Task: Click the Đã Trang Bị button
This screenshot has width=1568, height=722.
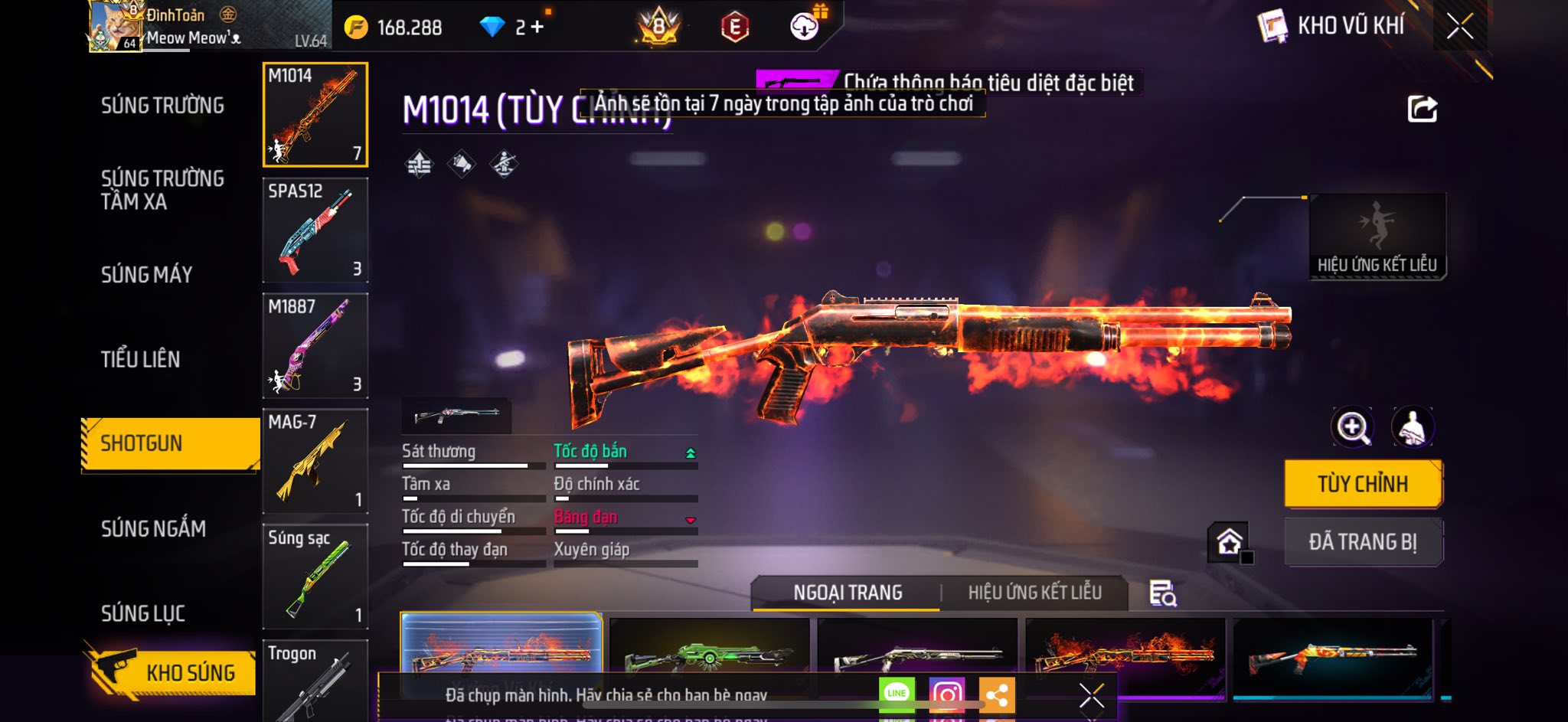Action: pos(1363,542)
